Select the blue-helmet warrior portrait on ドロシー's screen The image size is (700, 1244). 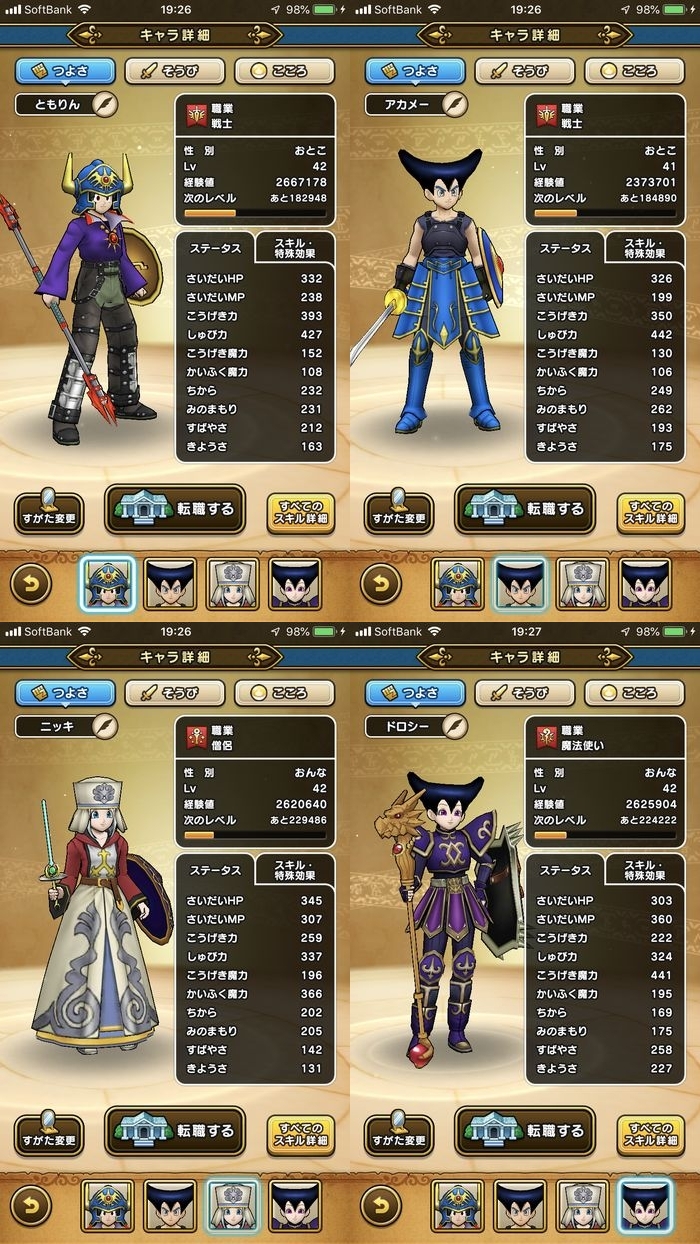[457, 1206]
